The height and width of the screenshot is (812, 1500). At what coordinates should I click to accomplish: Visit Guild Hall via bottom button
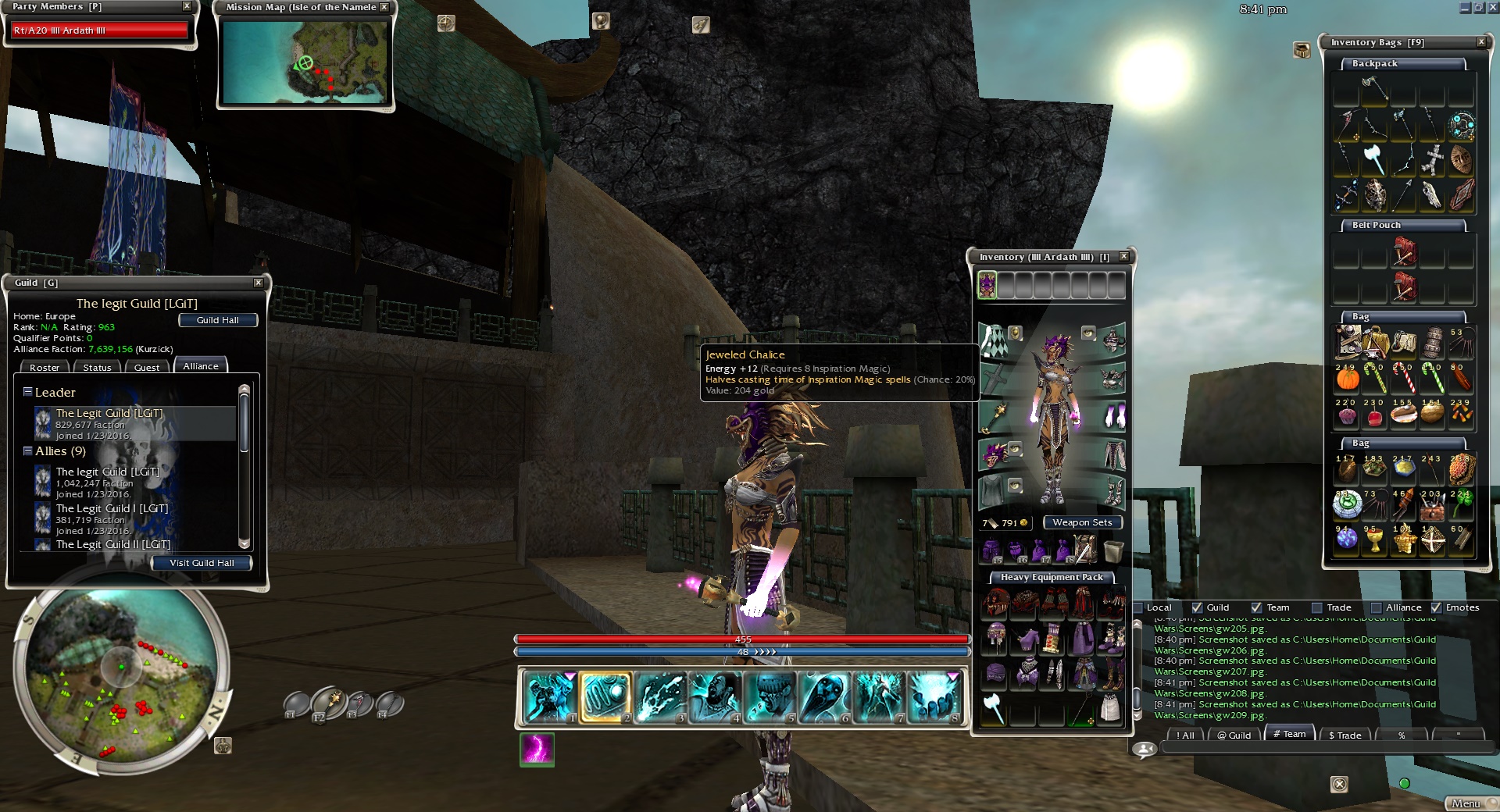pos(202,563)
